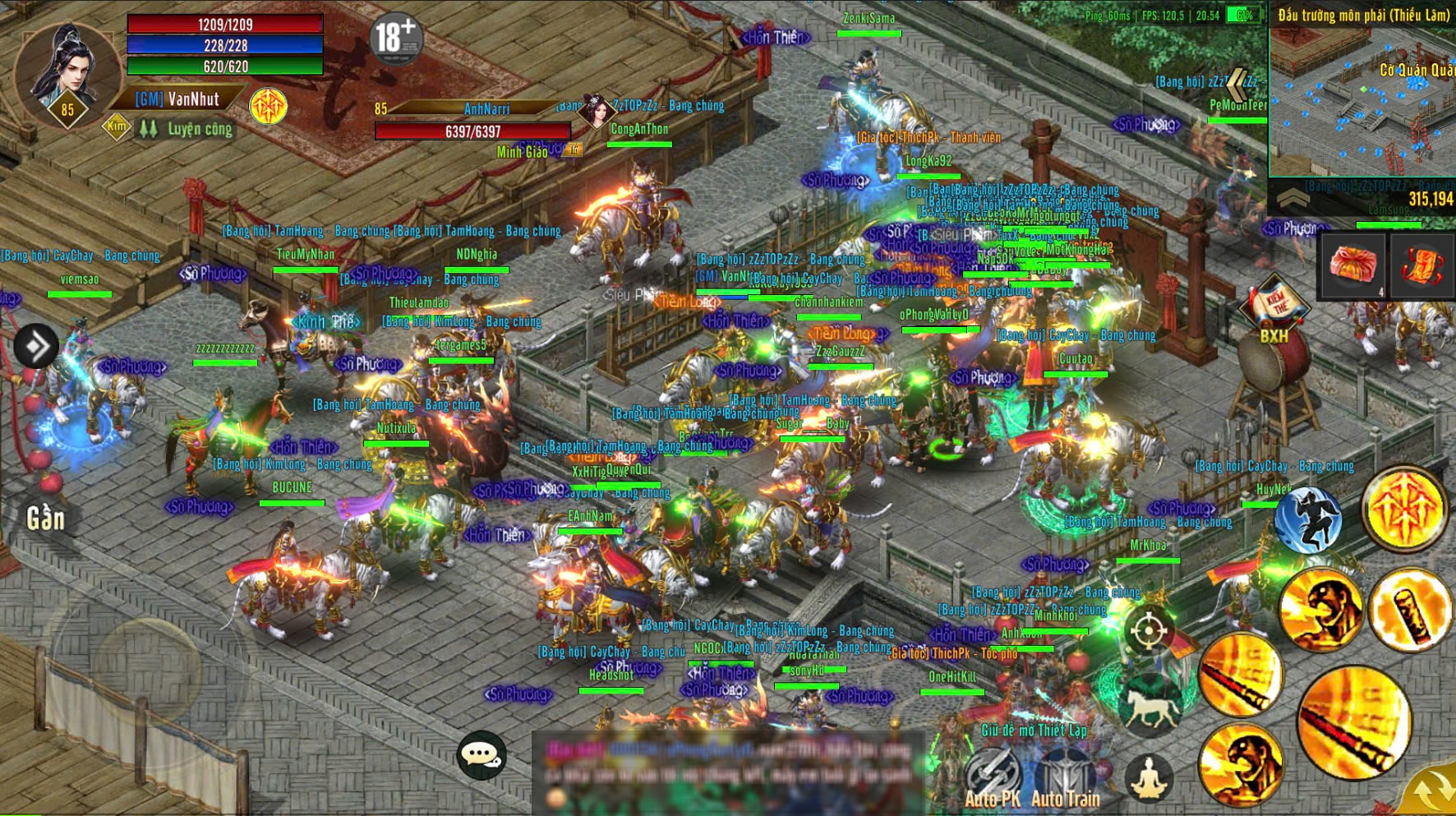Use the red gift box item
Image resolution: width=1456 pixels, height=816 pixels.
[x=1352, y=266]
